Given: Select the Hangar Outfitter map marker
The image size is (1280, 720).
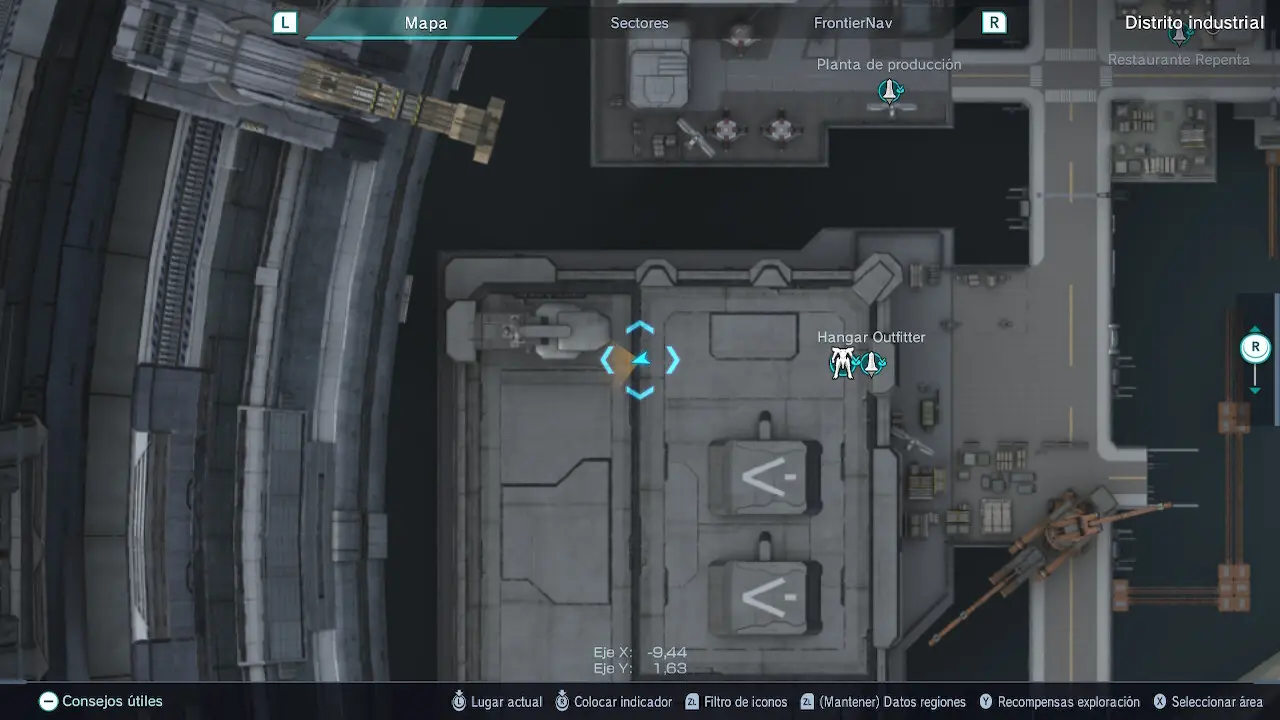Looking at the screenshot, I should 857,364.
